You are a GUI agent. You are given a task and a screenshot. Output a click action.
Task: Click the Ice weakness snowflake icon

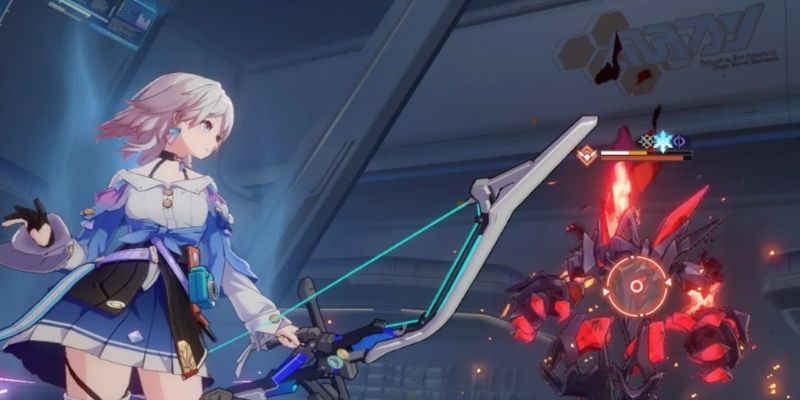click(x=662, y=141)
